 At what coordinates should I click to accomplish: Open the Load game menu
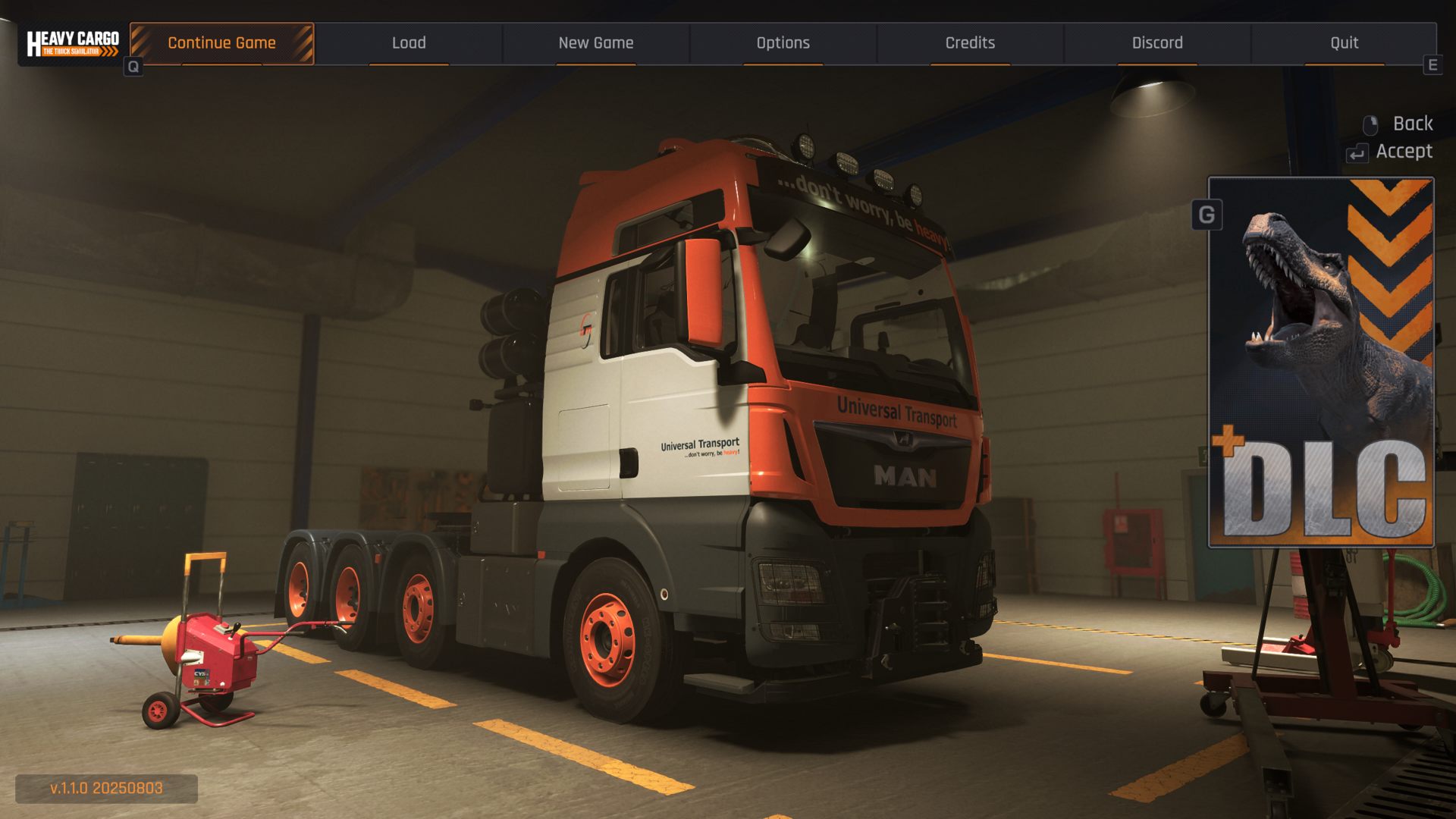(x=409, y=43)
